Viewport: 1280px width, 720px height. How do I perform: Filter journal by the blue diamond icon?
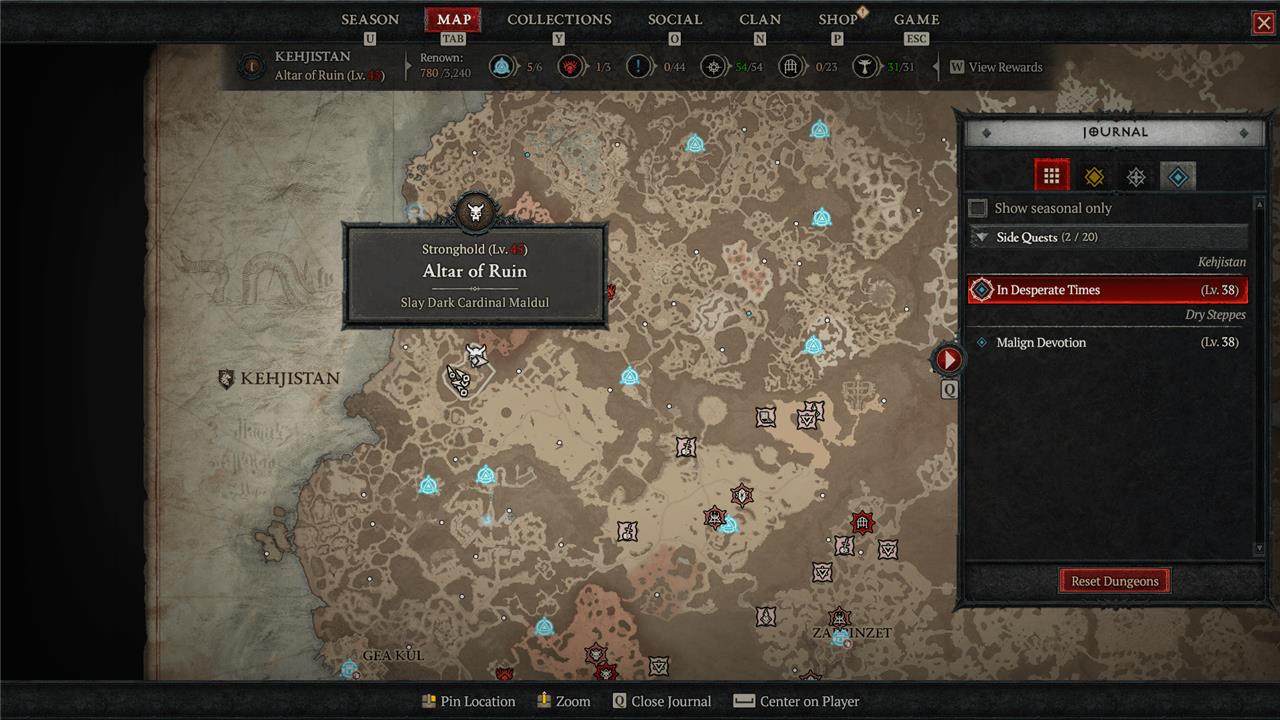(1178, 177)
